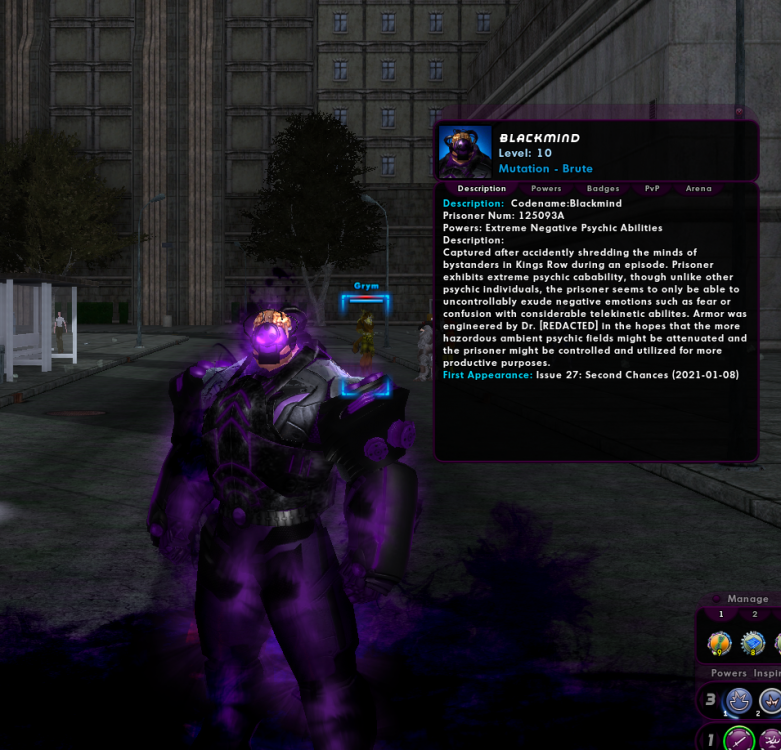Open the Powers menu in the tray
Viewport: 781px width, 750px height.
729,673
